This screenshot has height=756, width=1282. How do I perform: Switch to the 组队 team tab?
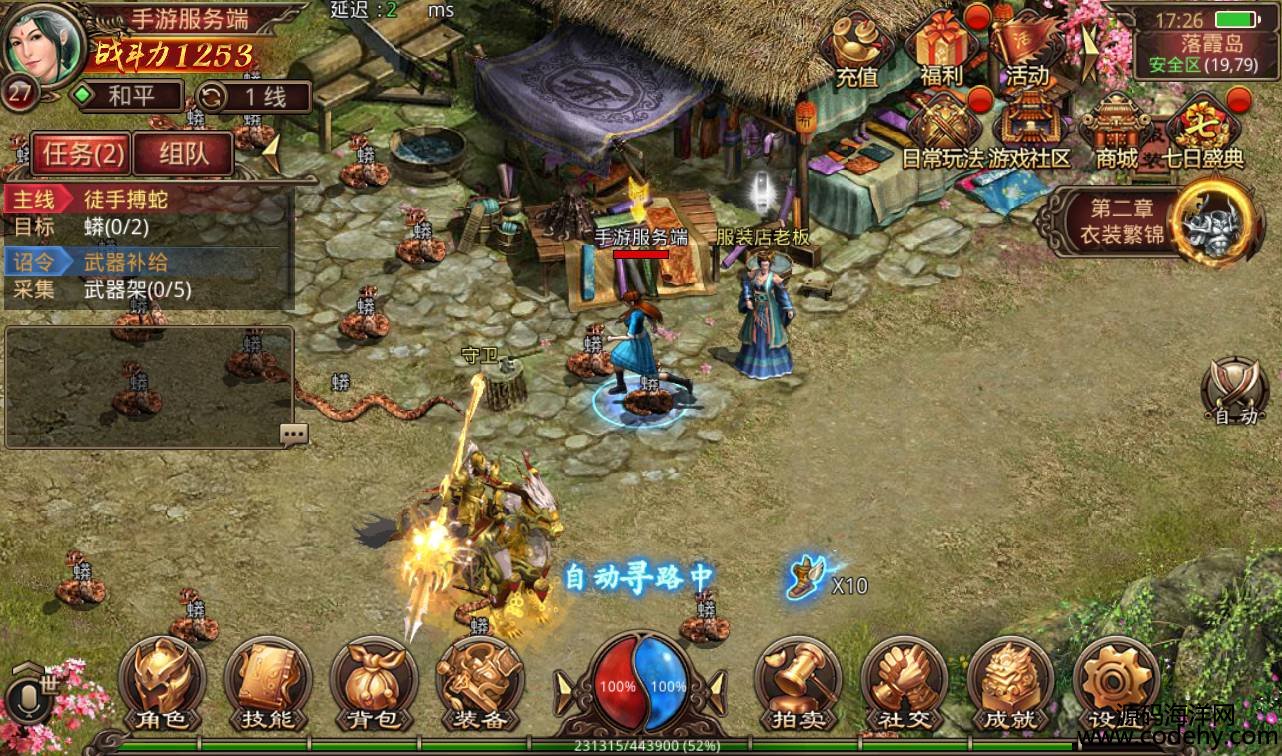coord(183,154)
